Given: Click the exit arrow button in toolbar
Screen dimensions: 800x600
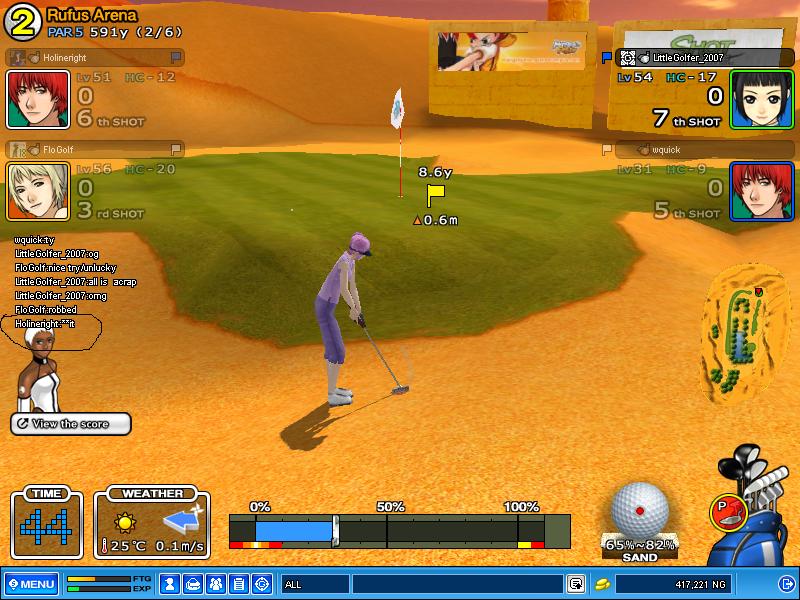Looking at the screenshot, I should [x=785, y=583].
